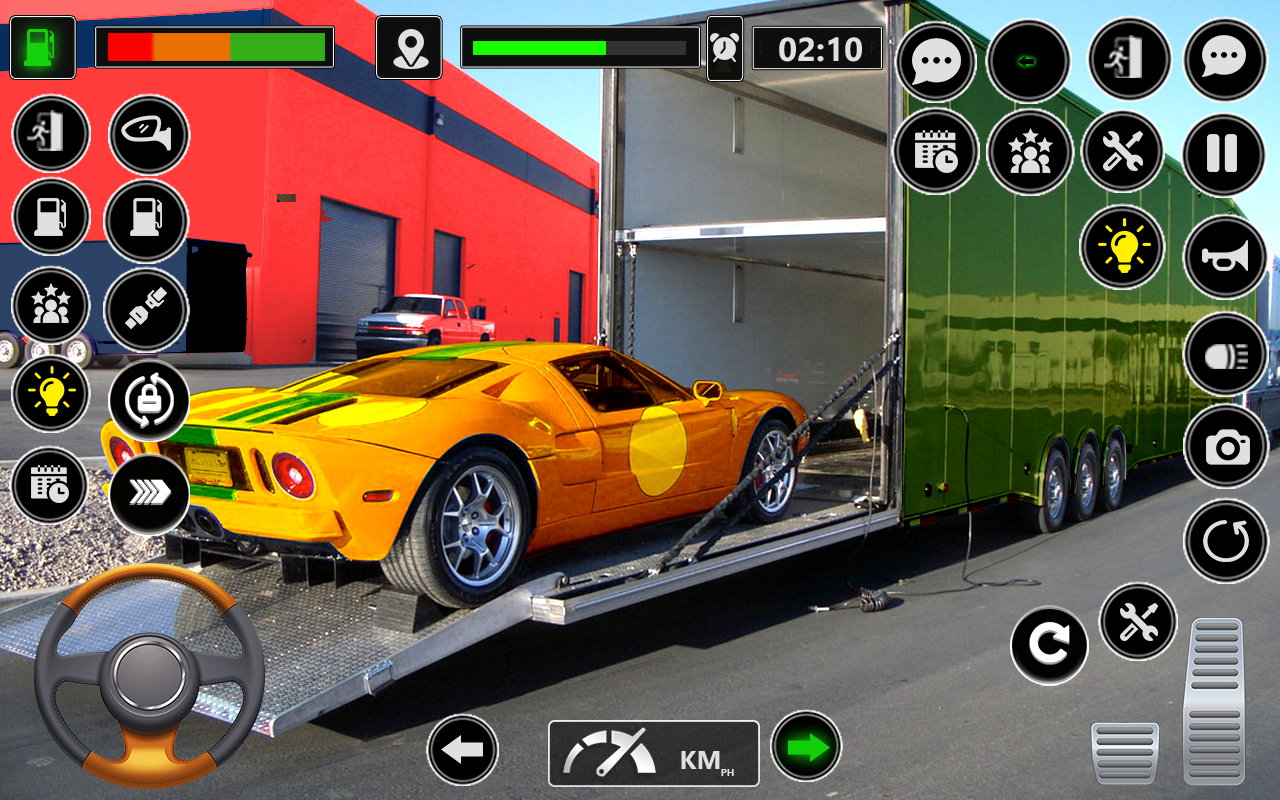The height and width of the screenshot is (800, 1280).
Task: Honk the horn button
Action: [1225, 257]
